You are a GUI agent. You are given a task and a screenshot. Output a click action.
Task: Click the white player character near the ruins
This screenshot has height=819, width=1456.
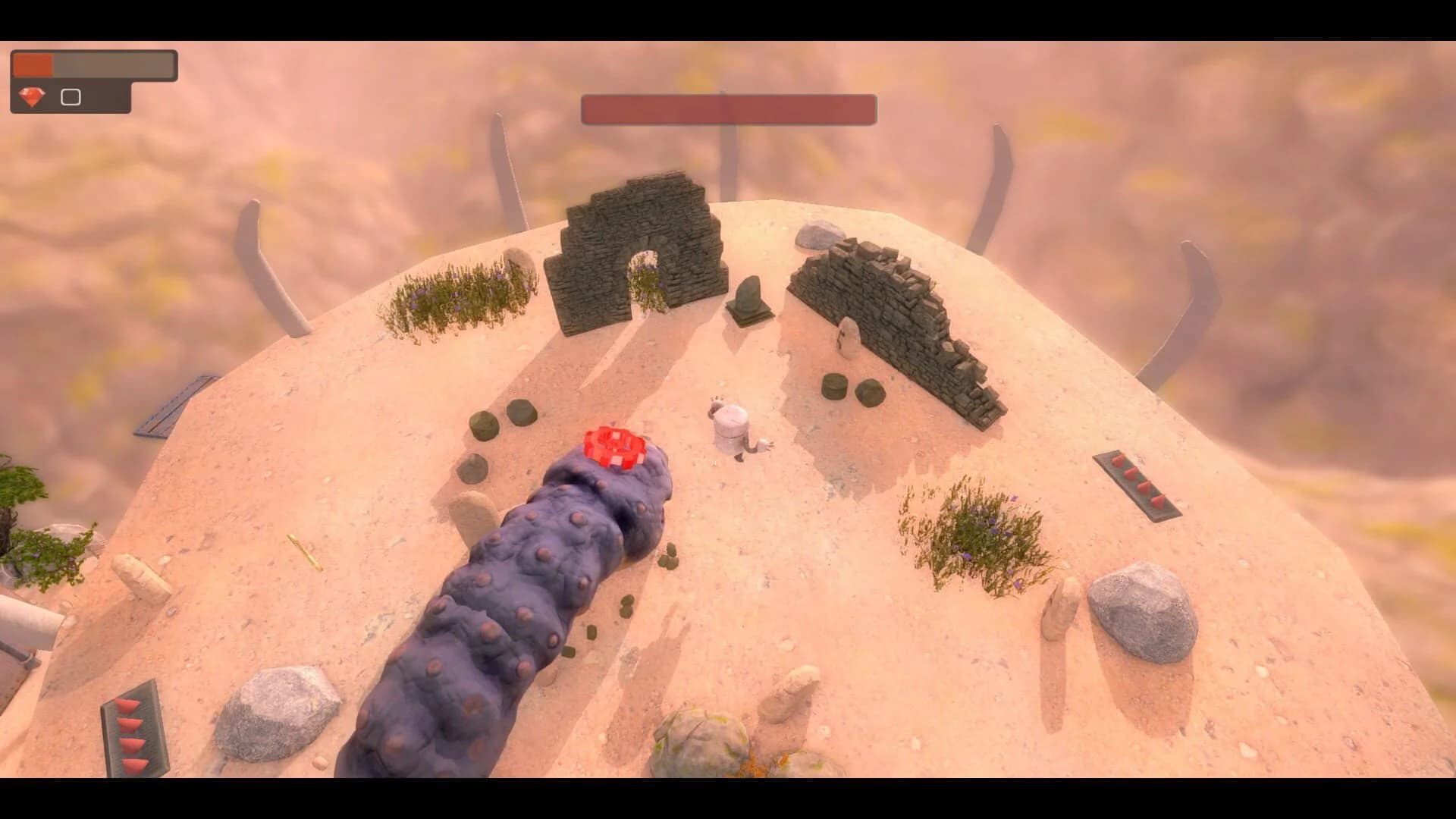tap(730, 422)
